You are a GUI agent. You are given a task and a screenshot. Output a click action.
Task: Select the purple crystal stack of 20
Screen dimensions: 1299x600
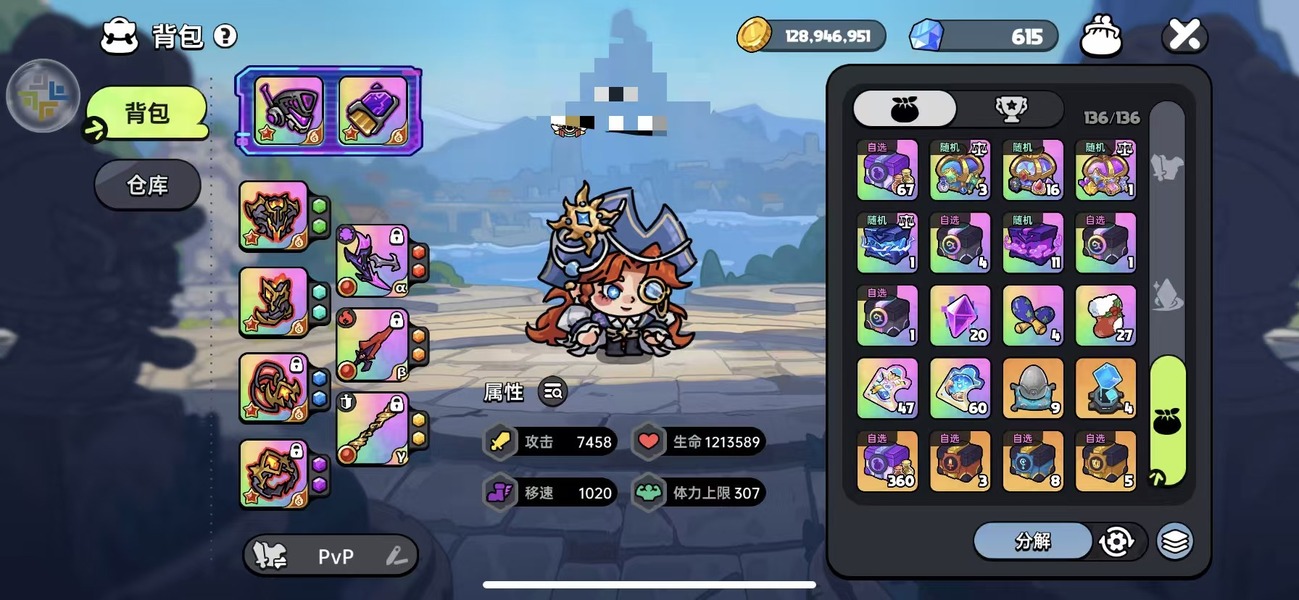coord(960,316)
